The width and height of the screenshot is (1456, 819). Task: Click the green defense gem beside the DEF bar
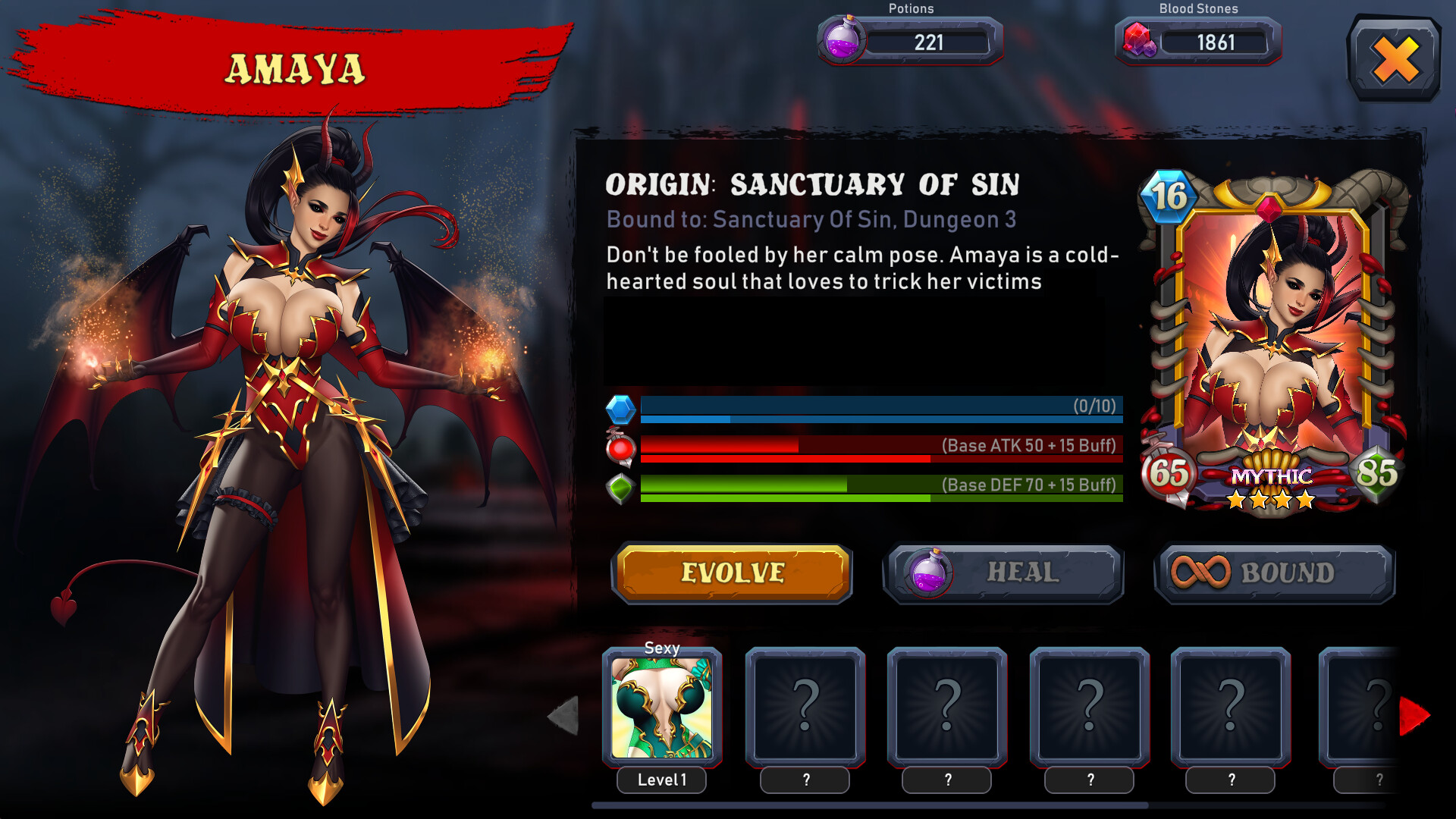[x=622, y=488]
